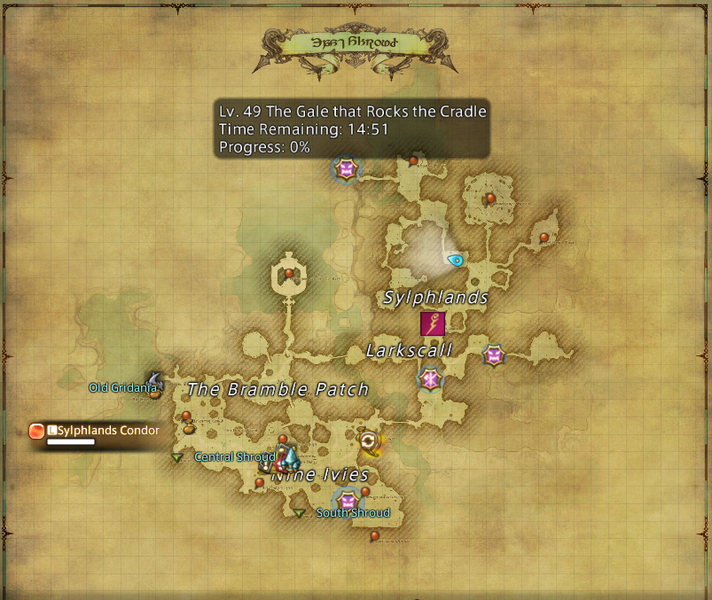Click the monster-face FATE marker east of Larkscall
This screenshot has height=600, width=712.
coord(493,355)
